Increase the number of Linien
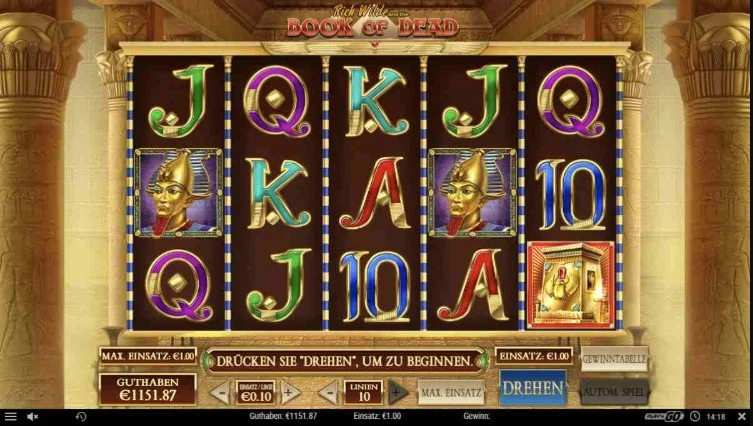This screenshot has height=426, width=753. [x=397, y=392]
